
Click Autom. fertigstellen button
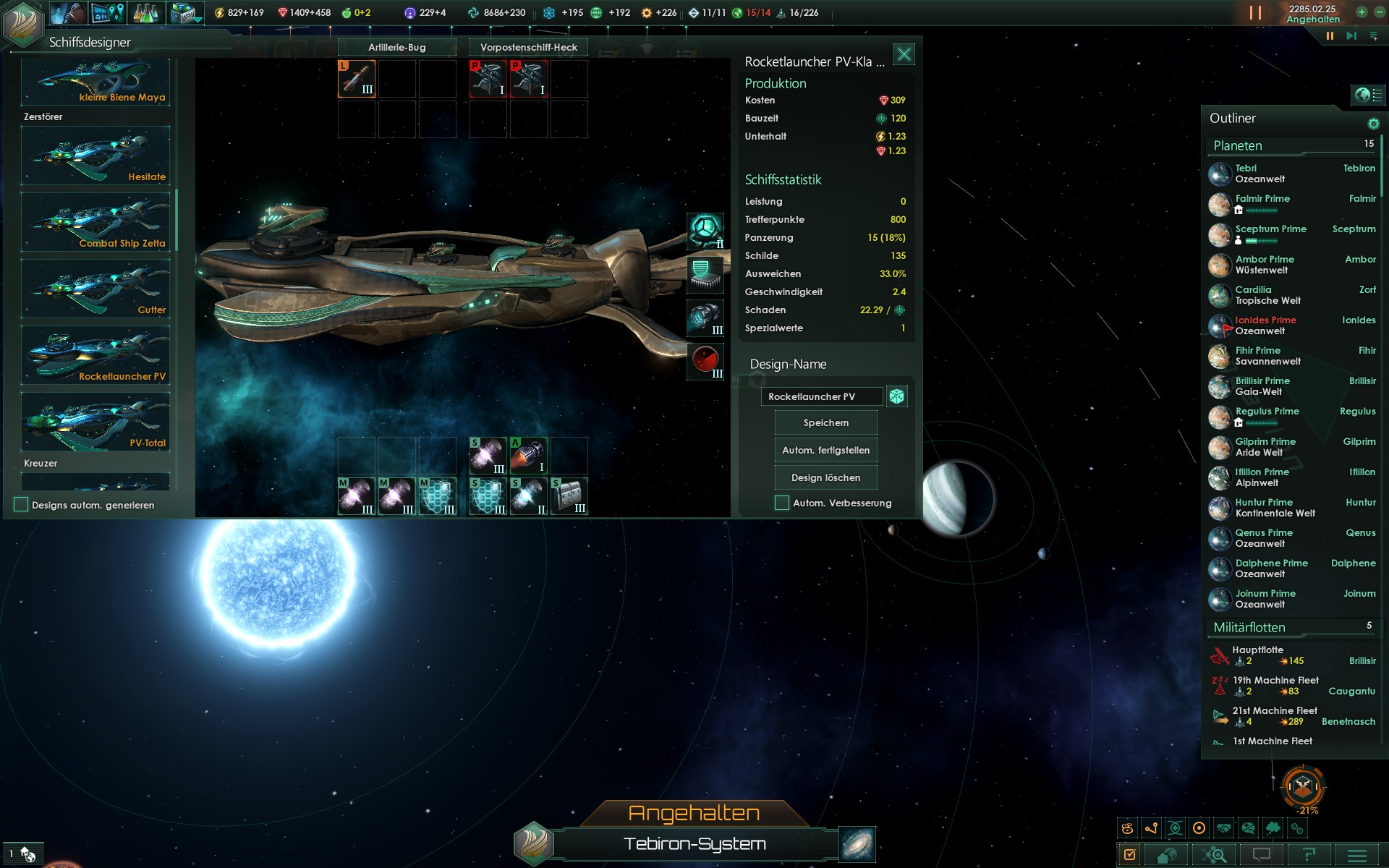(825, 450)
